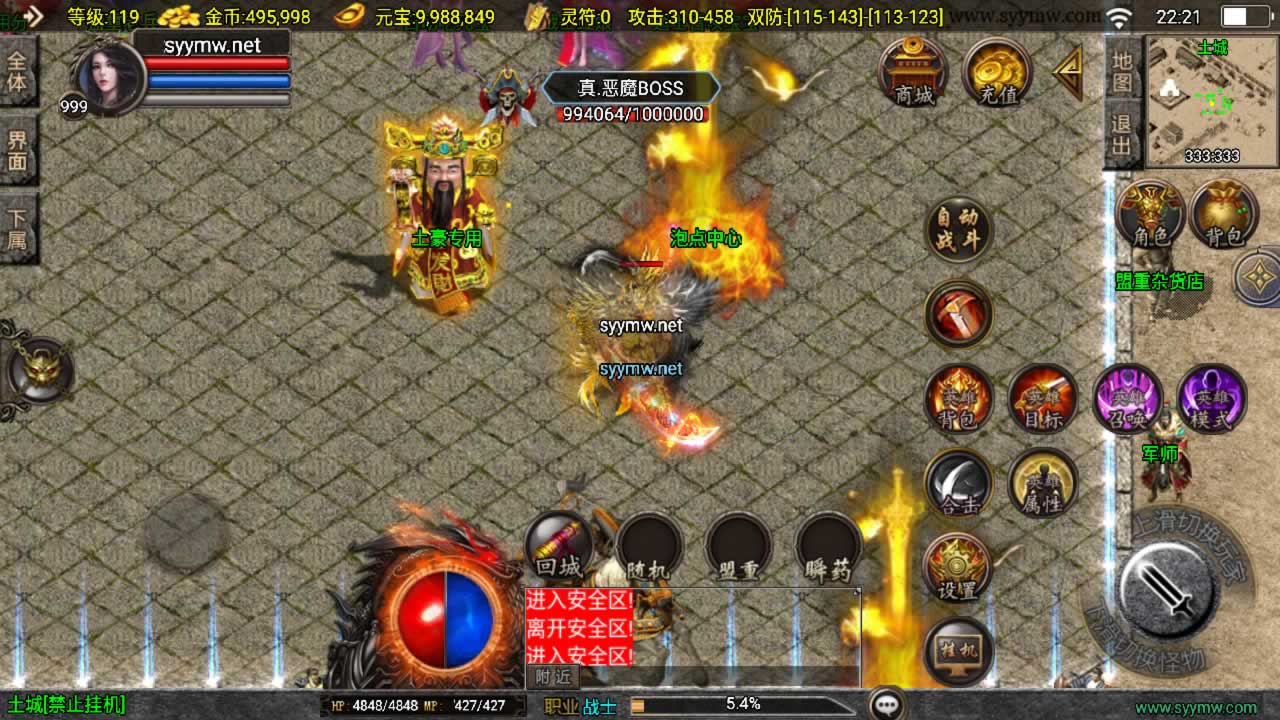Use the 合击 combo attack skill
The image size is (1280, 720).
click(x=959, y=483)
